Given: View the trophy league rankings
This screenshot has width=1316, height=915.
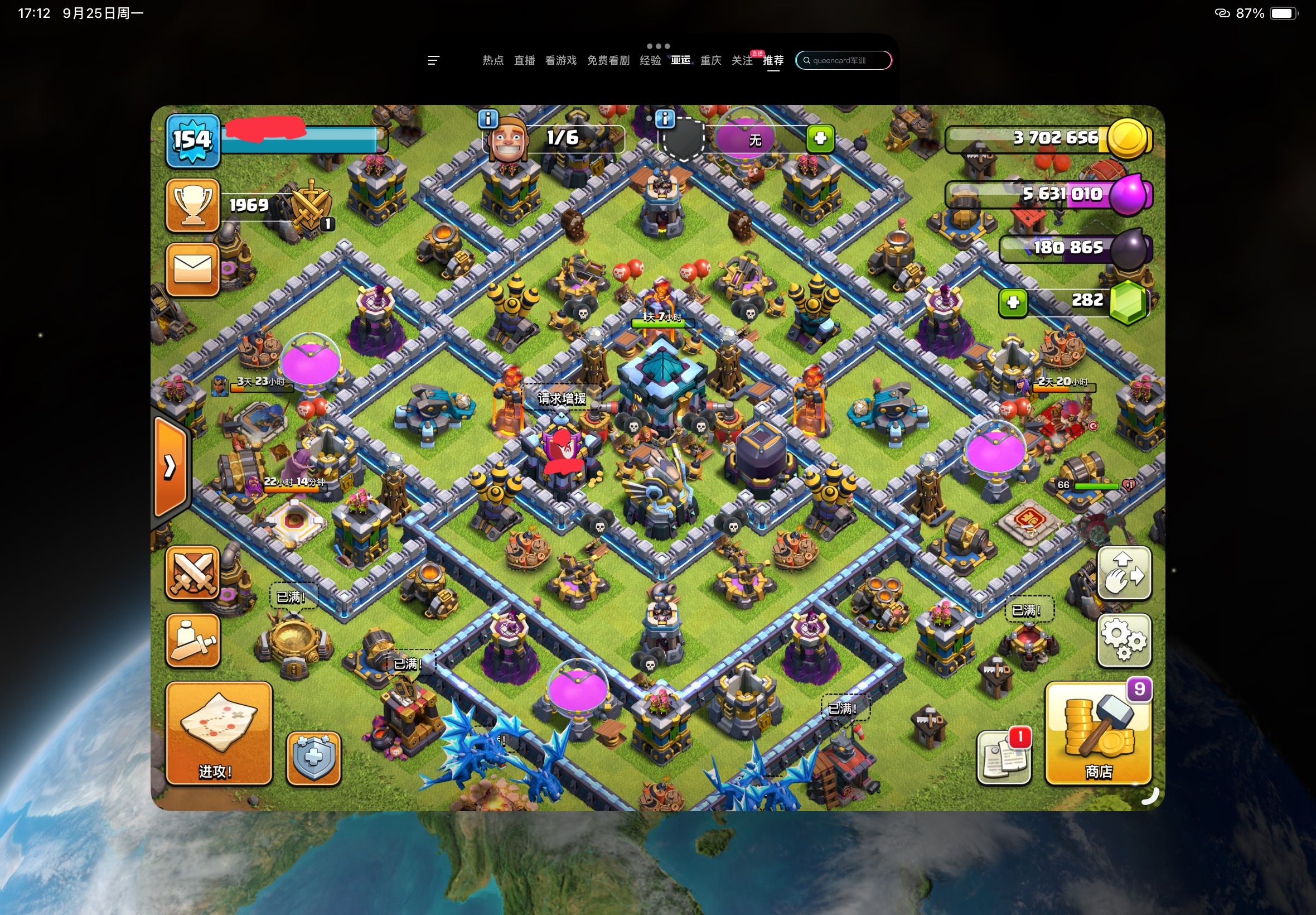Looking at the screenshot, I should coord(192,205).
